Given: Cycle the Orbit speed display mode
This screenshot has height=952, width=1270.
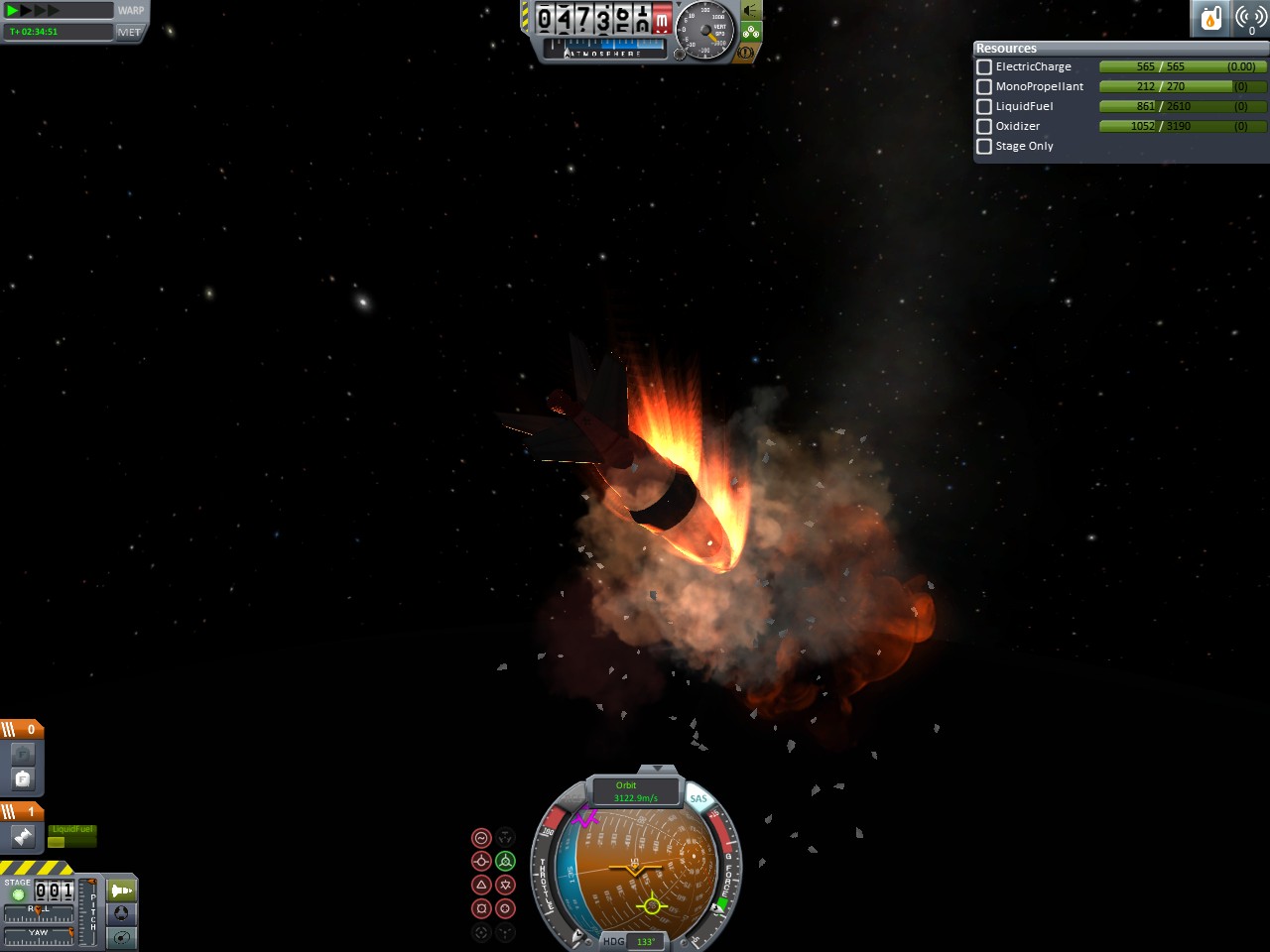Looking at the screenshot, I should coord(635,791).
